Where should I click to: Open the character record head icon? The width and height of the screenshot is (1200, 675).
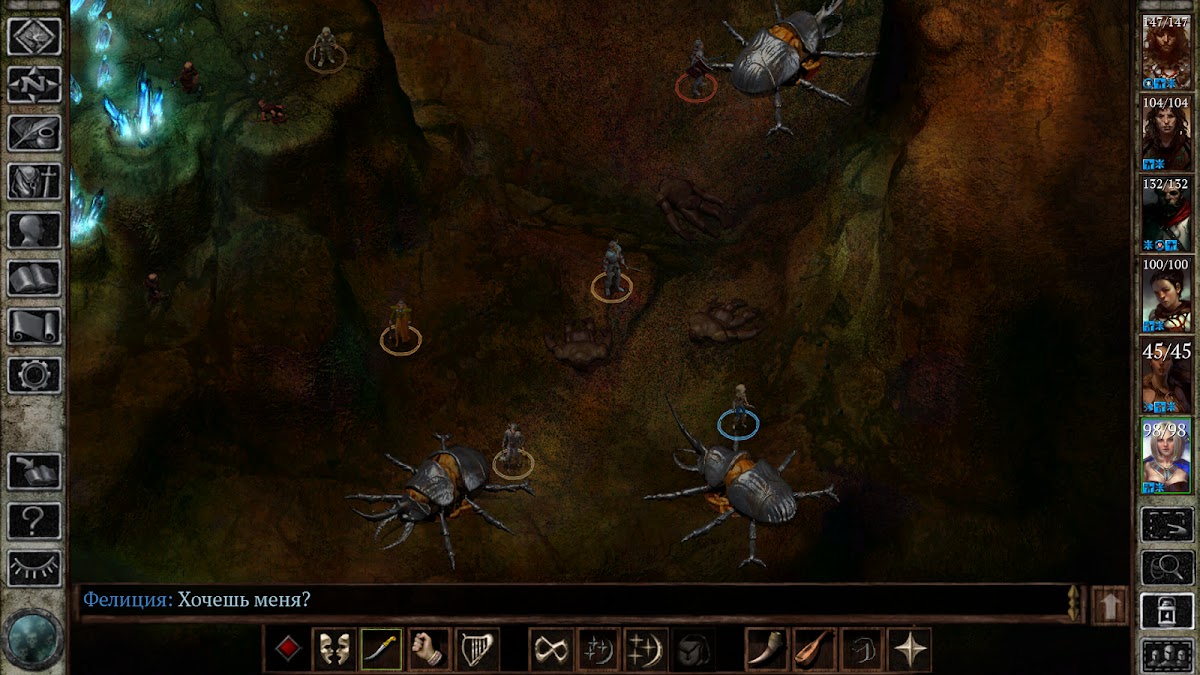pos(34,230)
